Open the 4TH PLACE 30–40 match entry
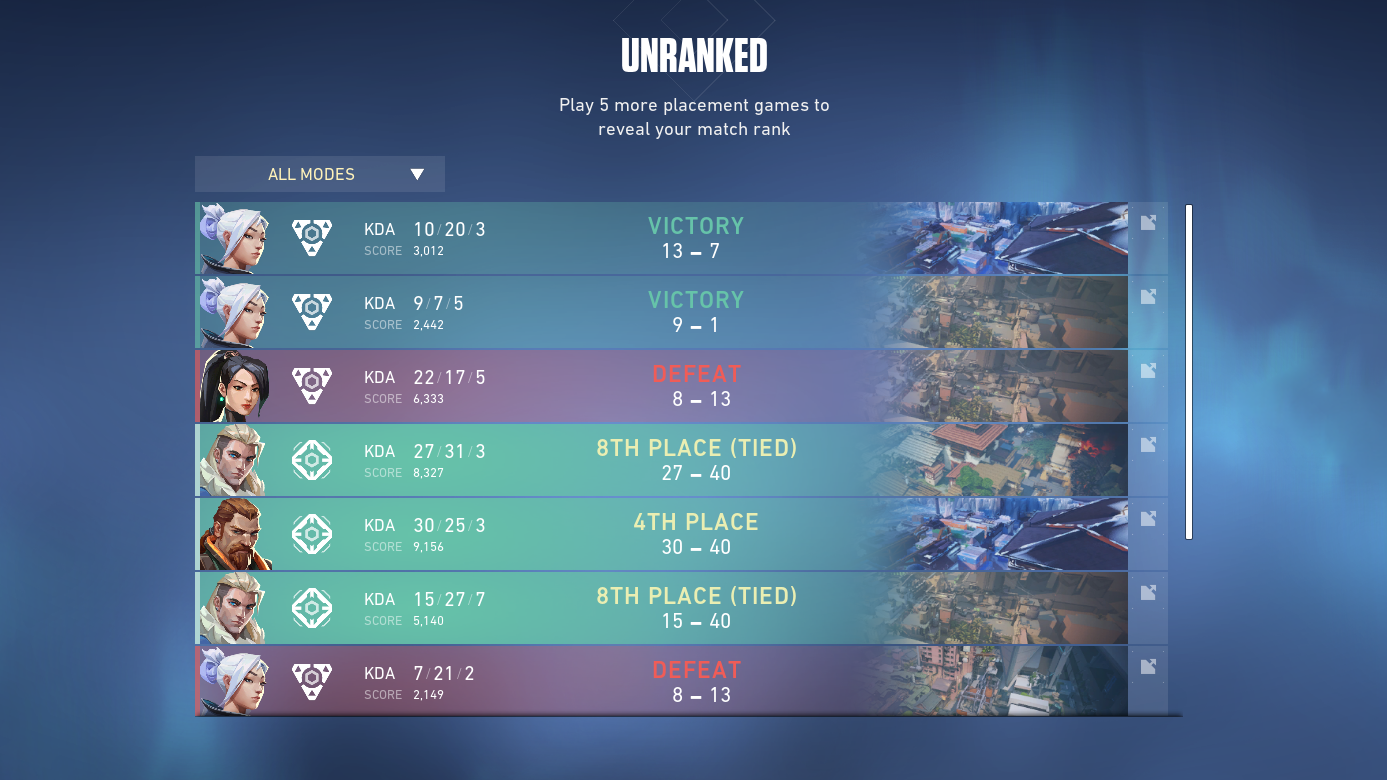1387x780 pixels. (x=696, y=533)
